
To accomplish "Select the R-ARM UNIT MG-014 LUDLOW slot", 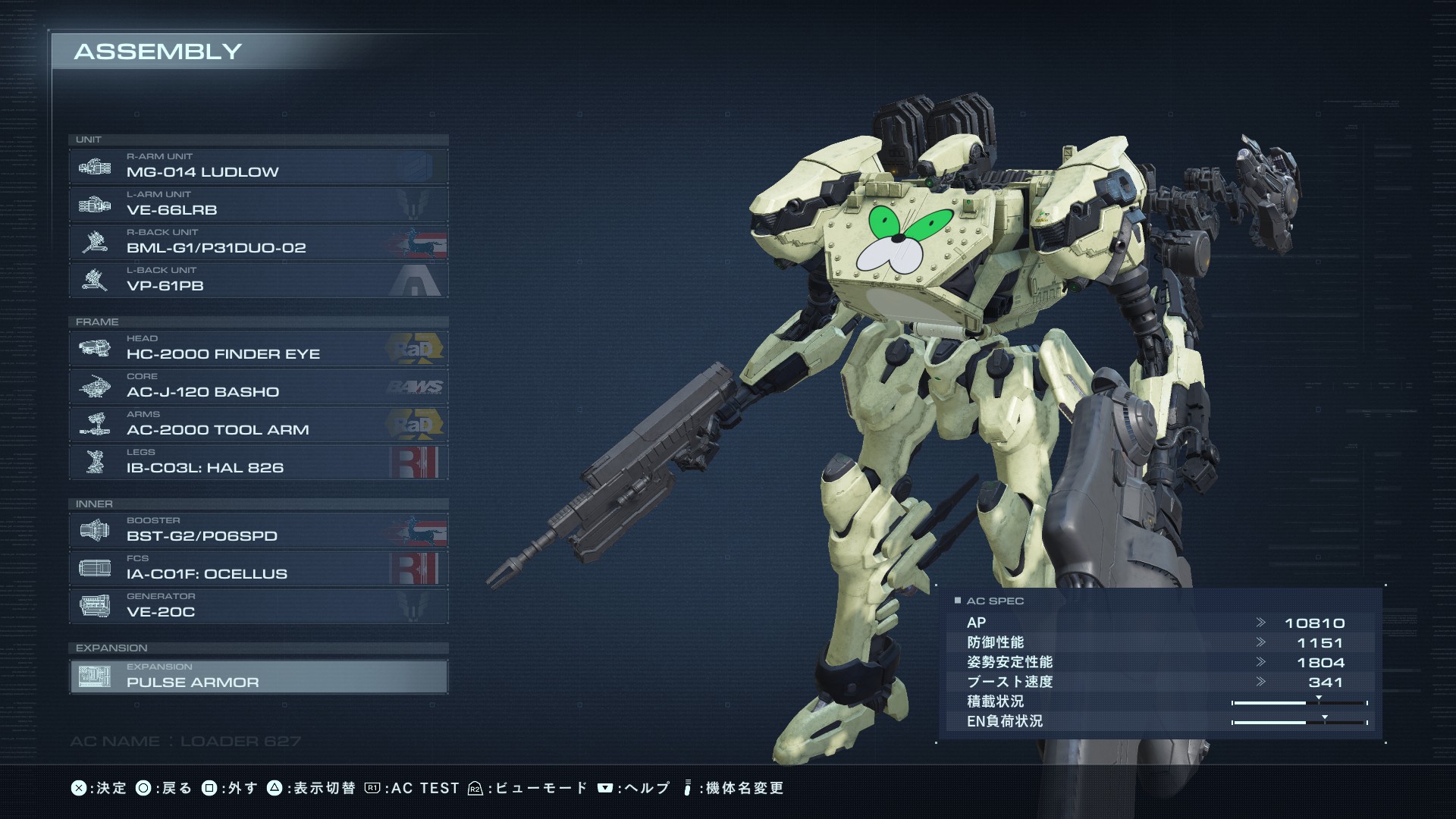I will pos(258,167).
